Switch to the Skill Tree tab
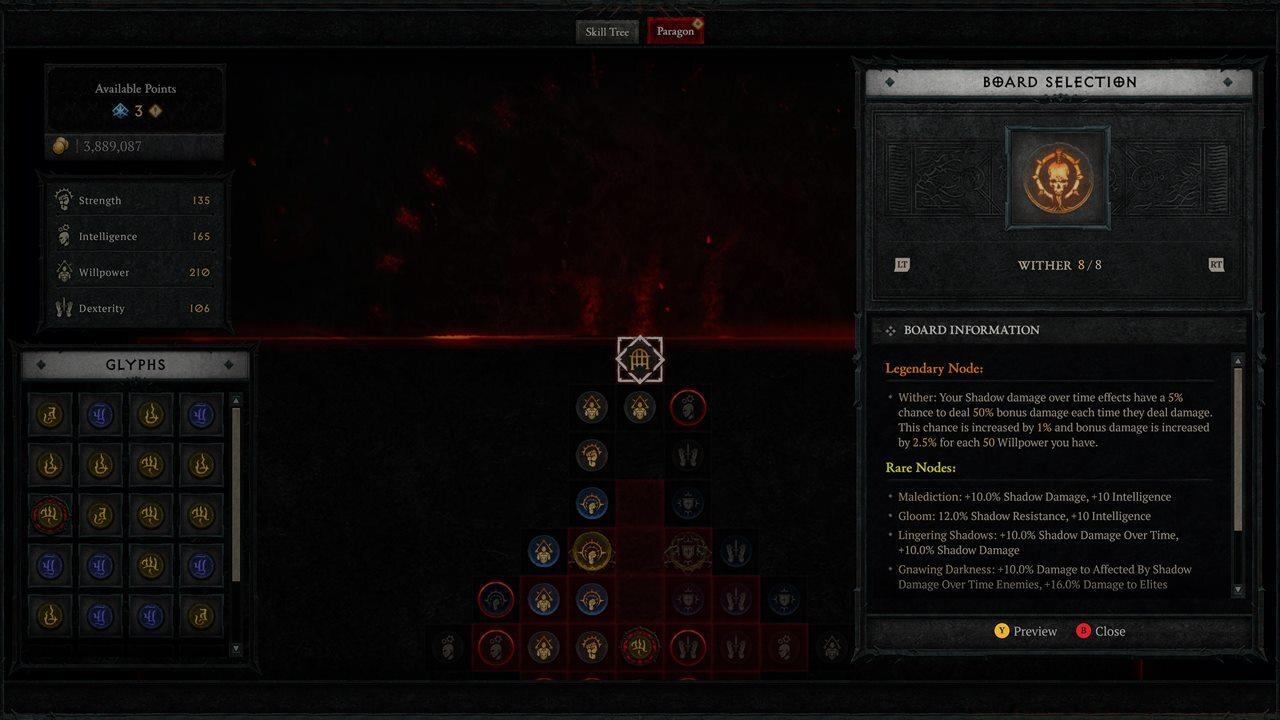 607,31
